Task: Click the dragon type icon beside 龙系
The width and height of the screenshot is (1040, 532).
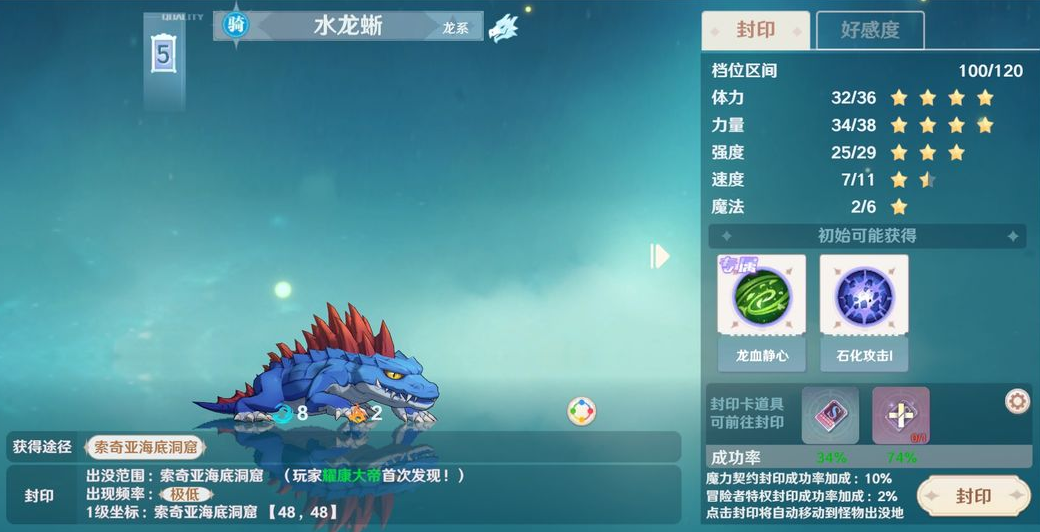Action: pos(503,28)
